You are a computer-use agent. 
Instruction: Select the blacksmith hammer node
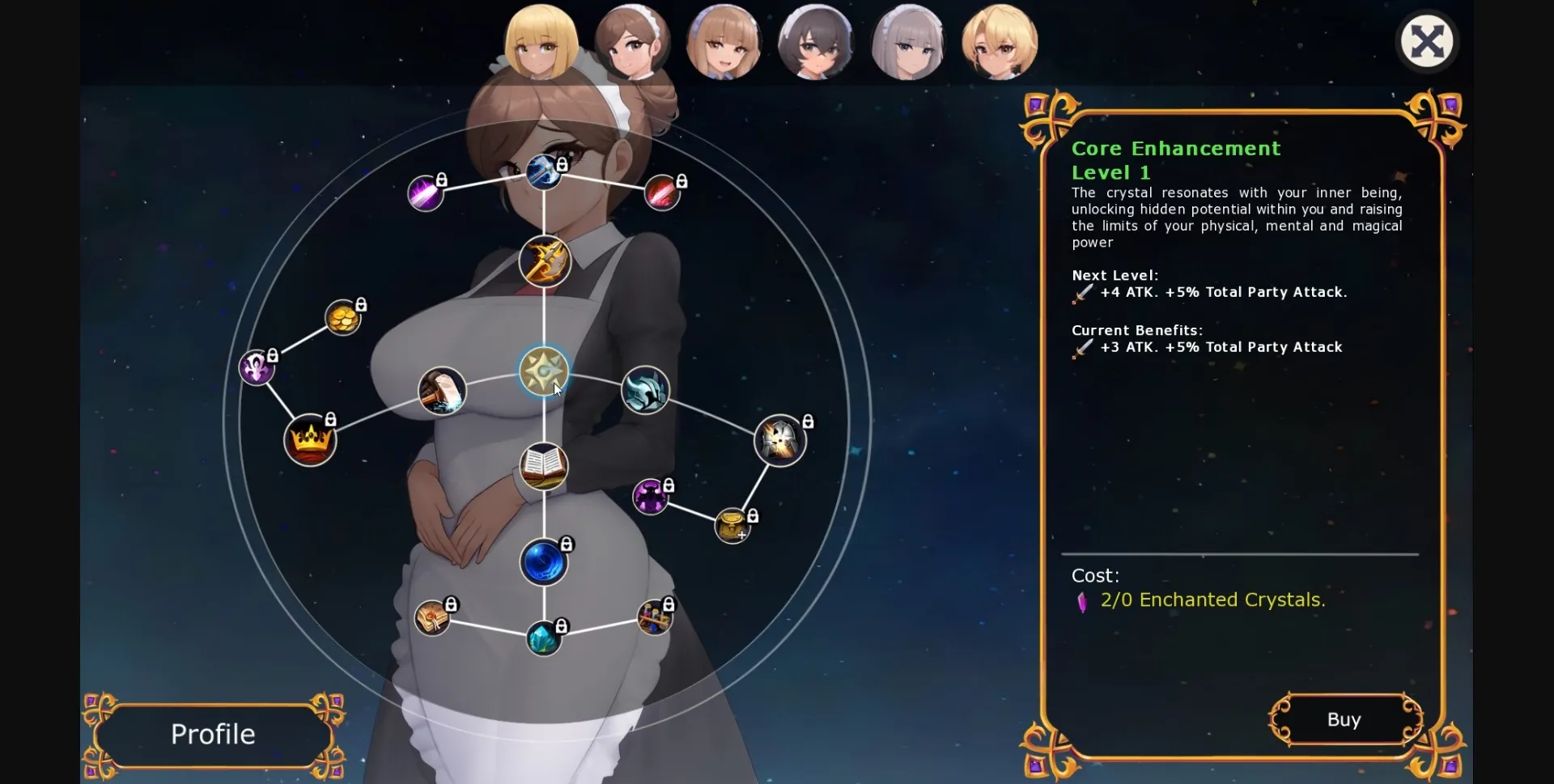pyautogui.click(x=443, y=391)
